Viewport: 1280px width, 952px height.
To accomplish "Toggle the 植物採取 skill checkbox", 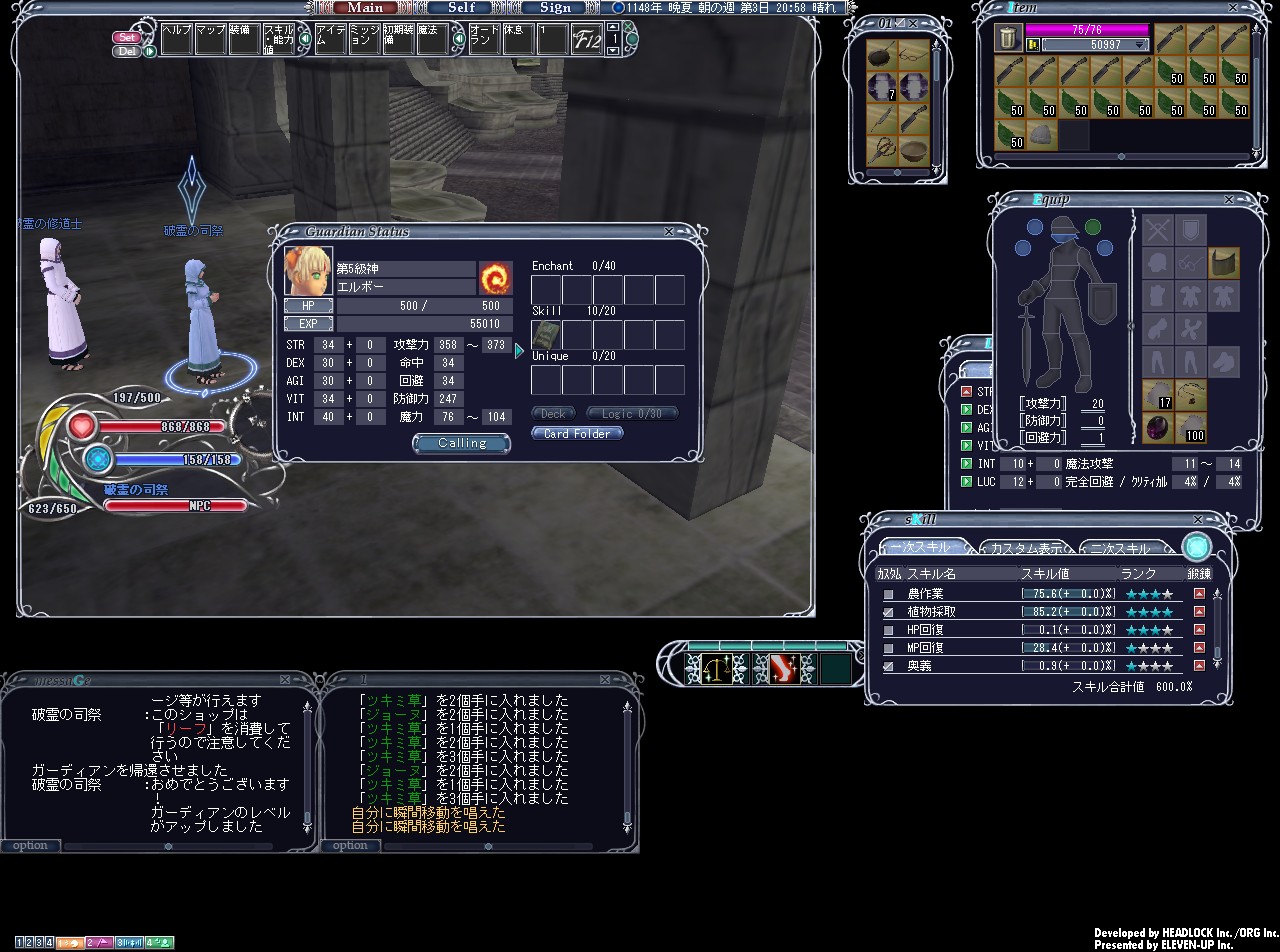I will click(888, 612).
